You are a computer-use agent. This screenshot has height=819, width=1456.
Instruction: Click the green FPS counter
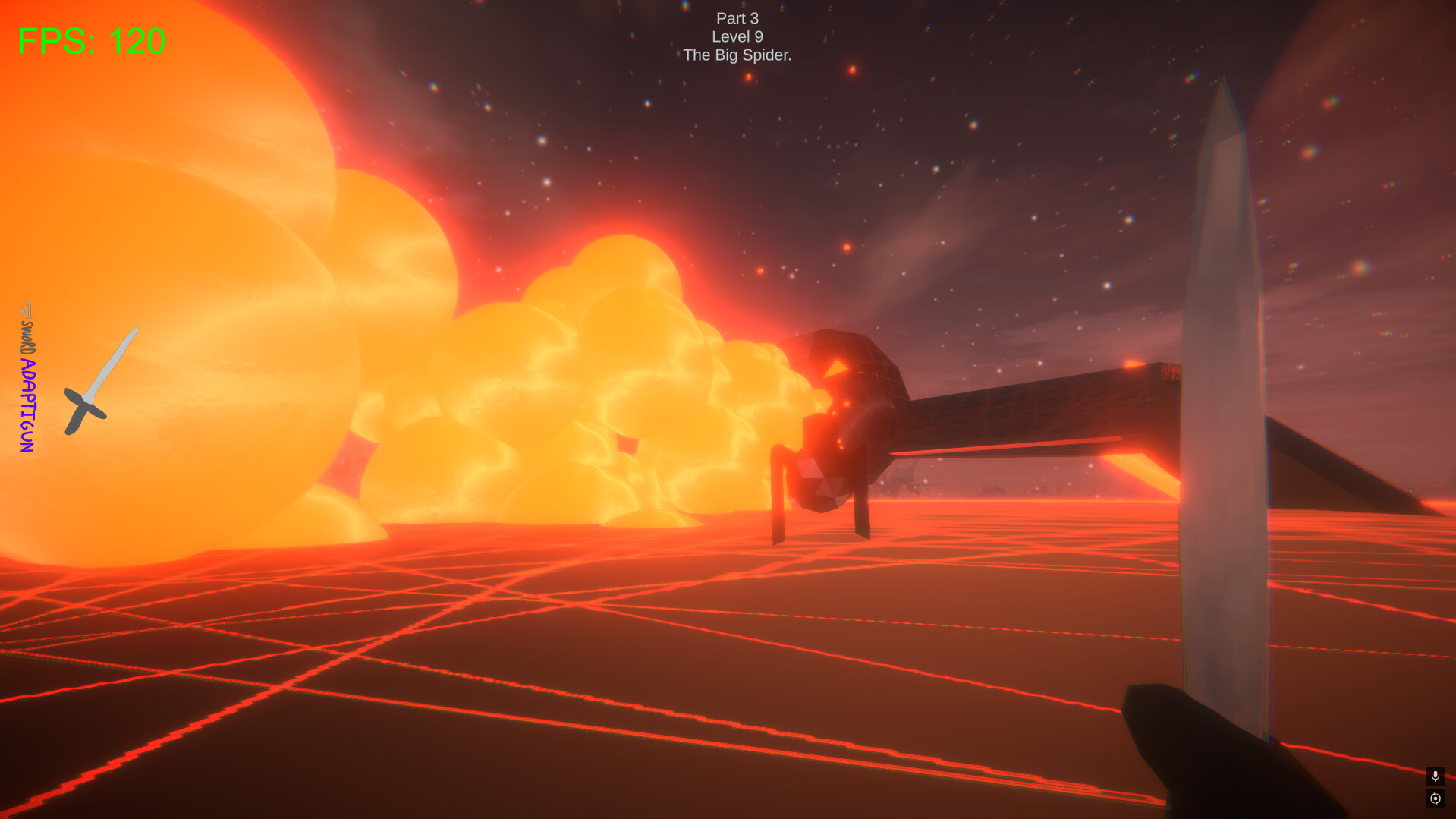click(x=90, y=39)
